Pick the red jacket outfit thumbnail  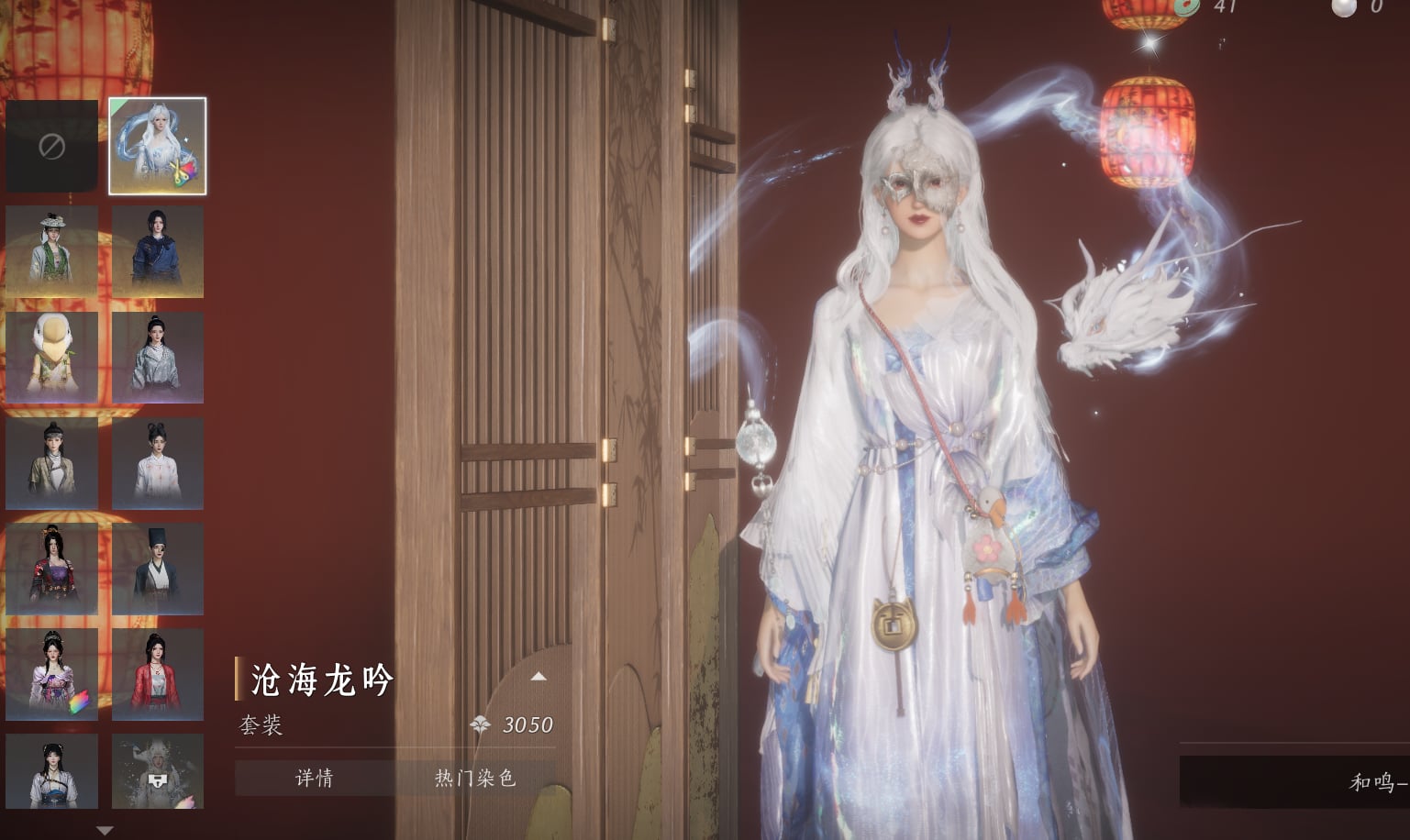pyautogui.click(x=157, y=675)
